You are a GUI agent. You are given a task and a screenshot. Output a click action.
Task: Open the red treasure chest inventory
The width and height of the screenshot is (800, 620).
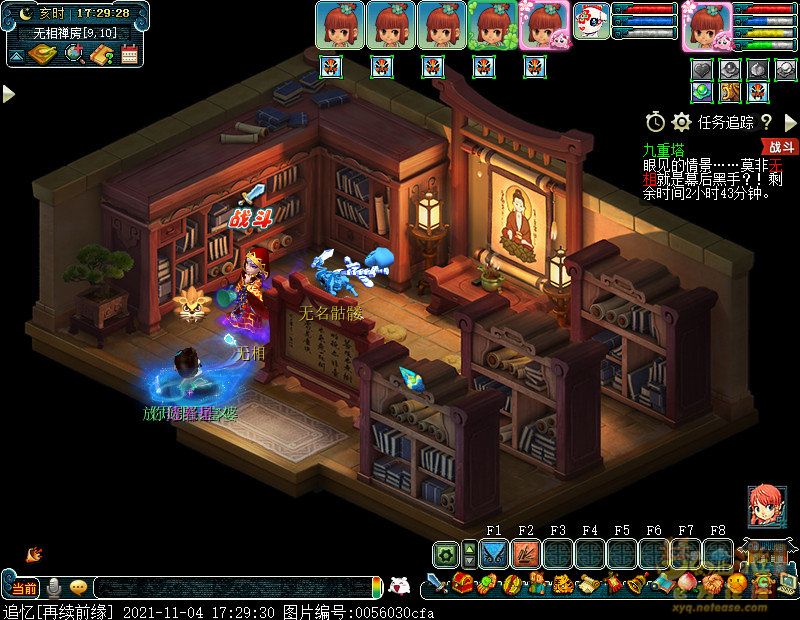462,585
